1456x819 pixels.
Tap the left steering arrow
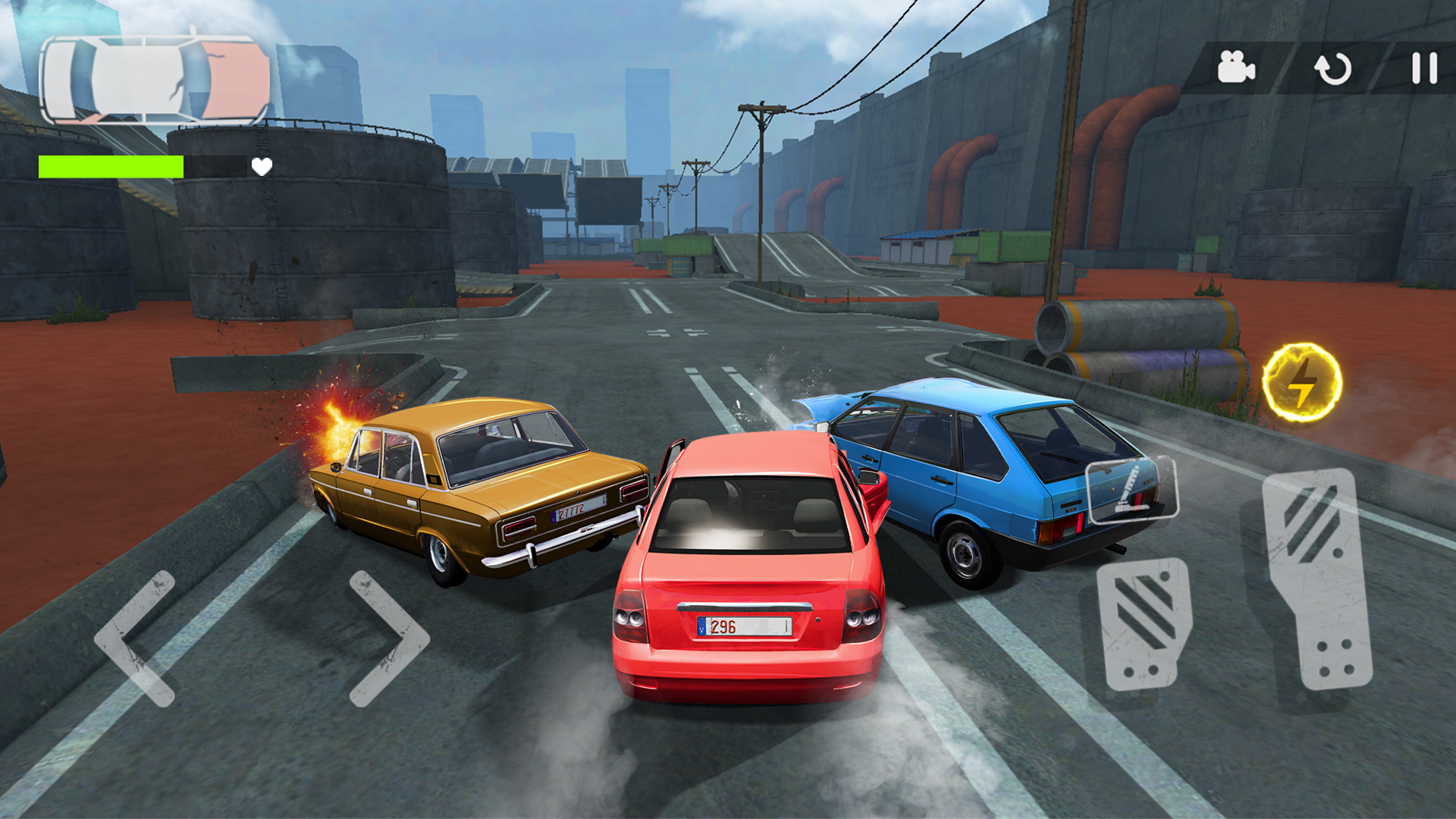[138, 637]
